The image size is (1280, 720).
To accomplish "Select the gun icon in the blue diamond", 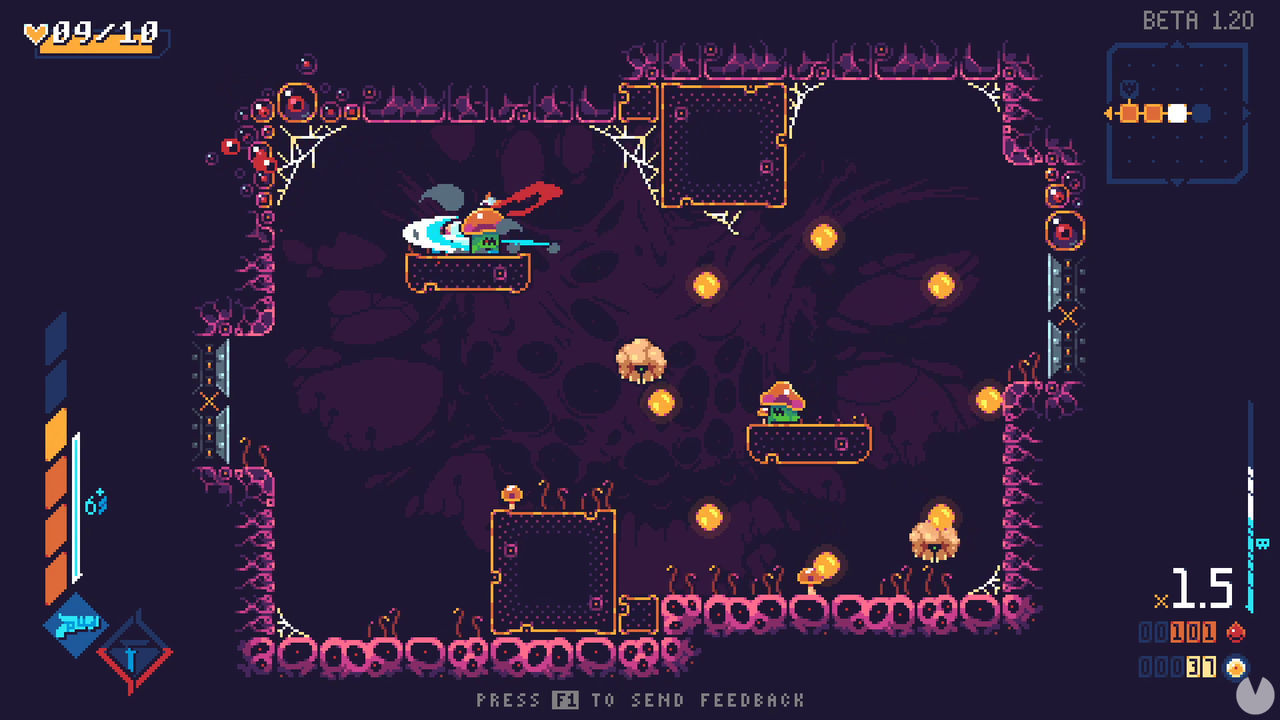I will [77, 625].
